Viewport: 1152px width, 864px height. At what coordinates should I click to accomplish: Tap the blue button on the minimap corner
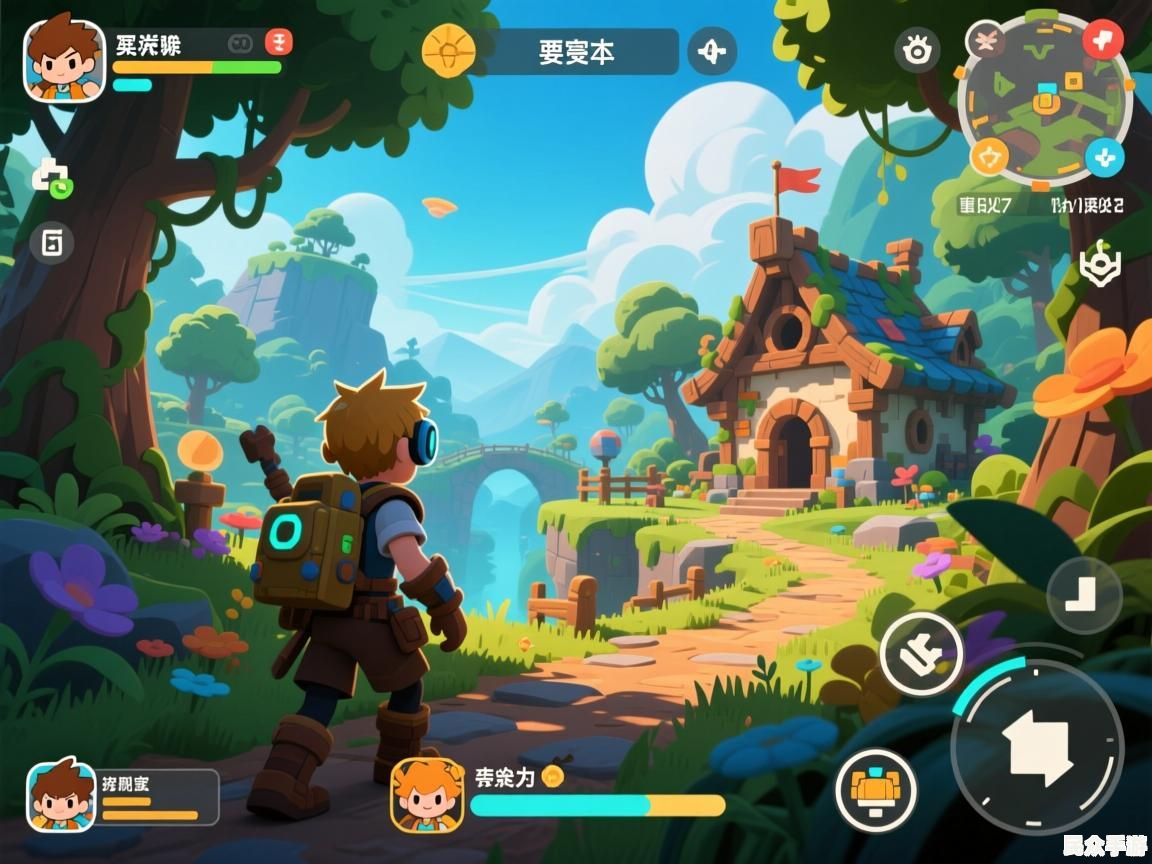click(x=1105, y=157)
